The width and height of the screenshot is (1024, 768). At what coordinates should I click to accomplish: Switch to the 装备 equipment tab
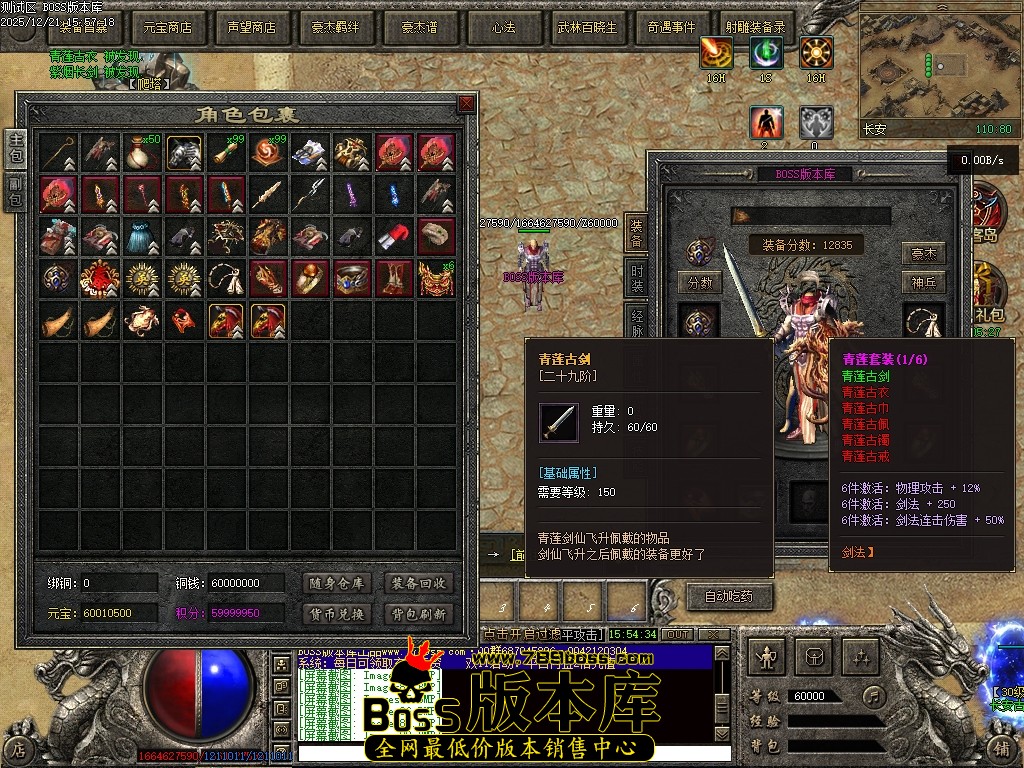coord(636,233)
